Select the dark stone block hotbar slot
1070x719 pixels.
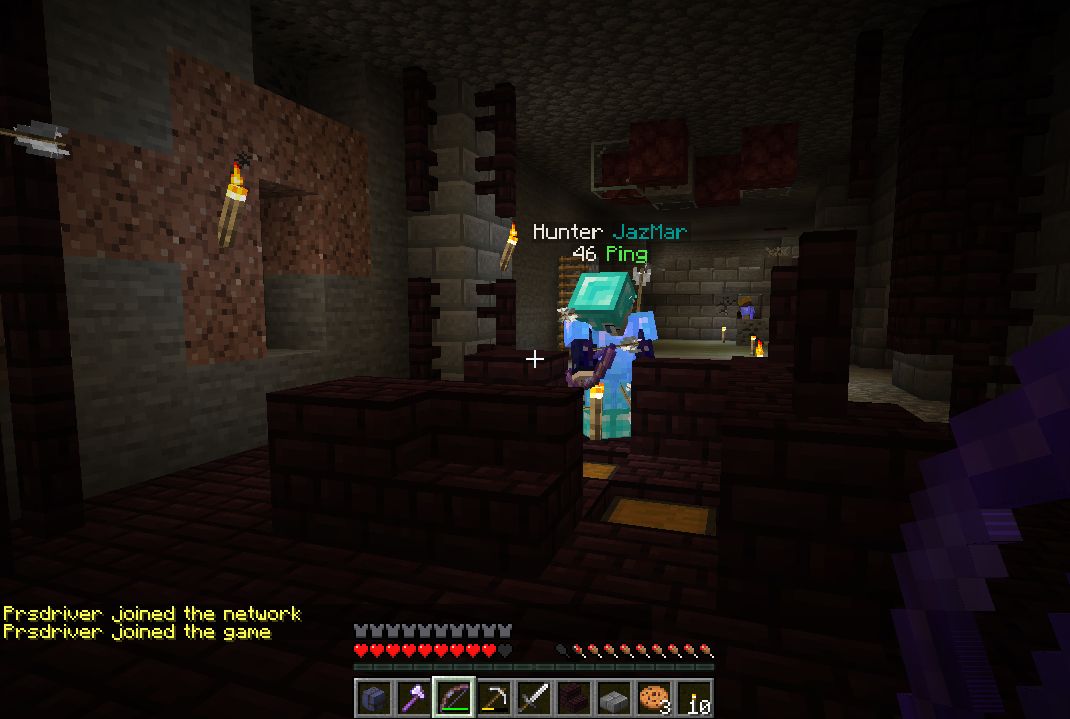(373, 698)
